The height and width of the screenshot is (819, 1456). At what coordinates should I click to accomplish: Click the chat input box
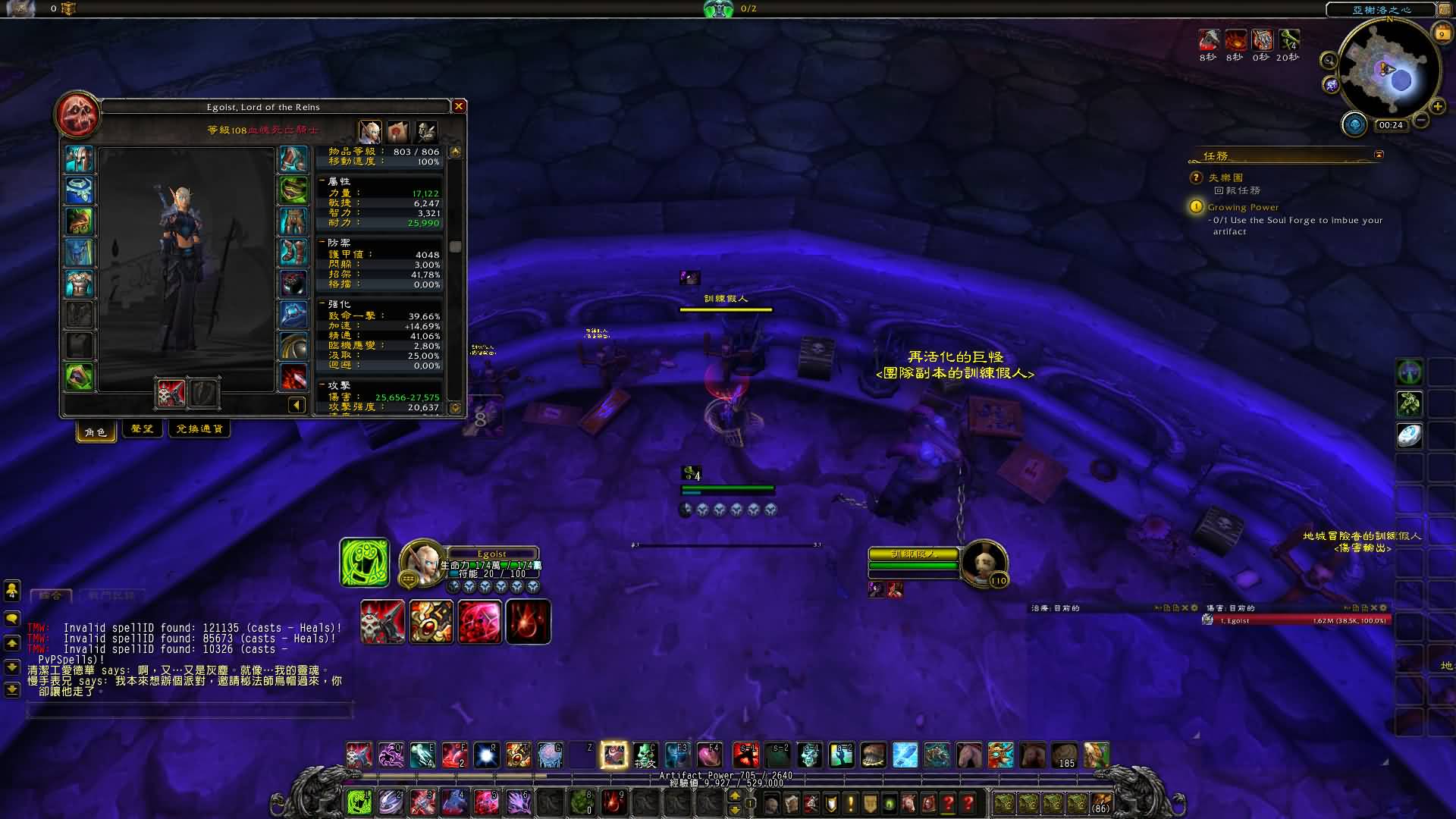pos(190,710)
